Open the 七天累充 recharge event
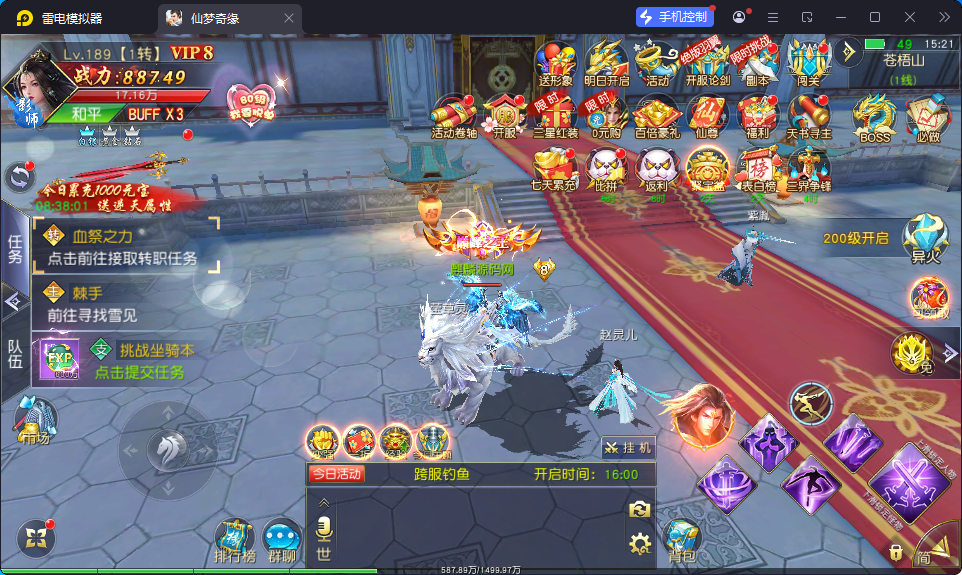 coord(554,168)
